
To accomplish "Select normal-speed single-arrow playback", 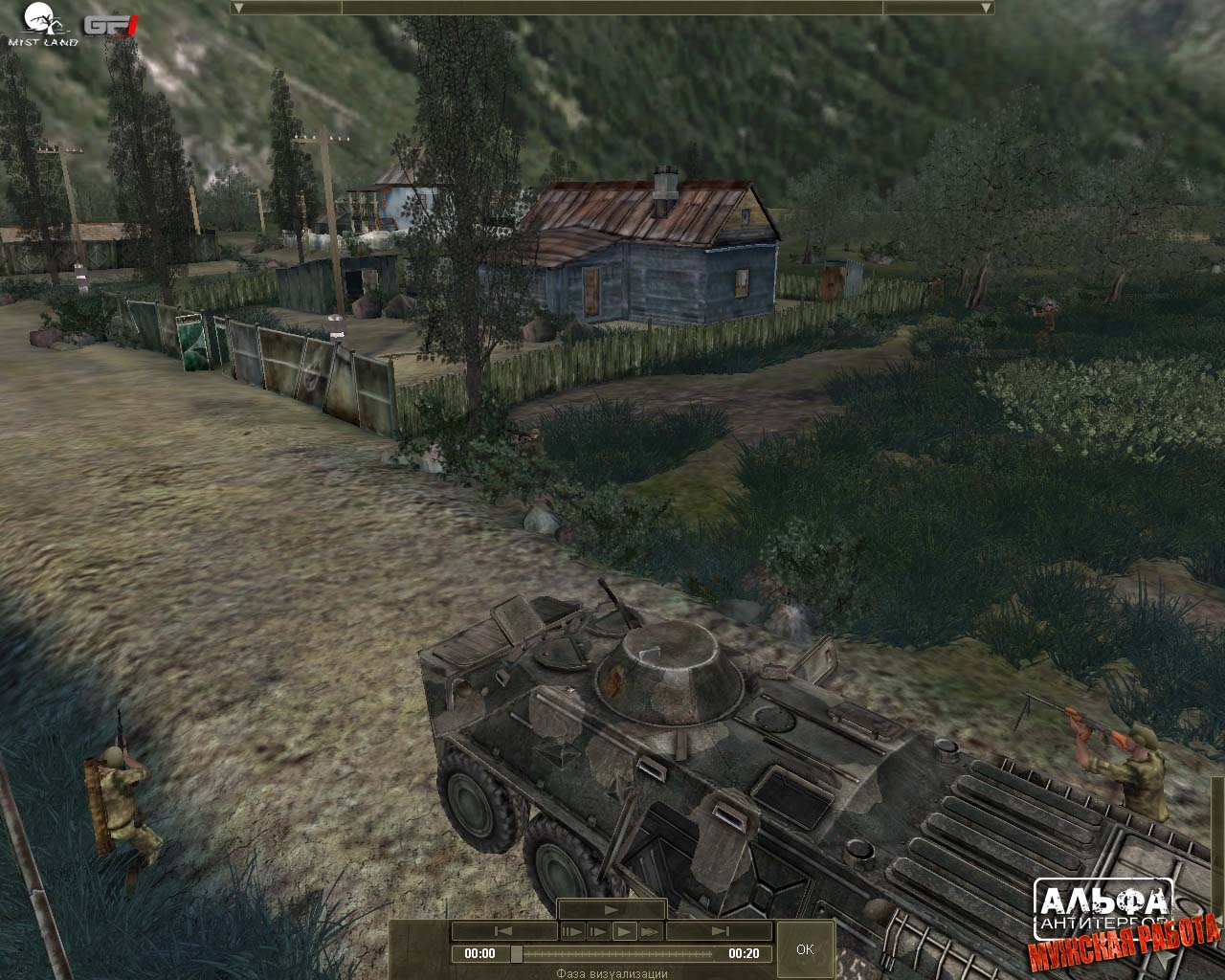I will coord(624,931).
